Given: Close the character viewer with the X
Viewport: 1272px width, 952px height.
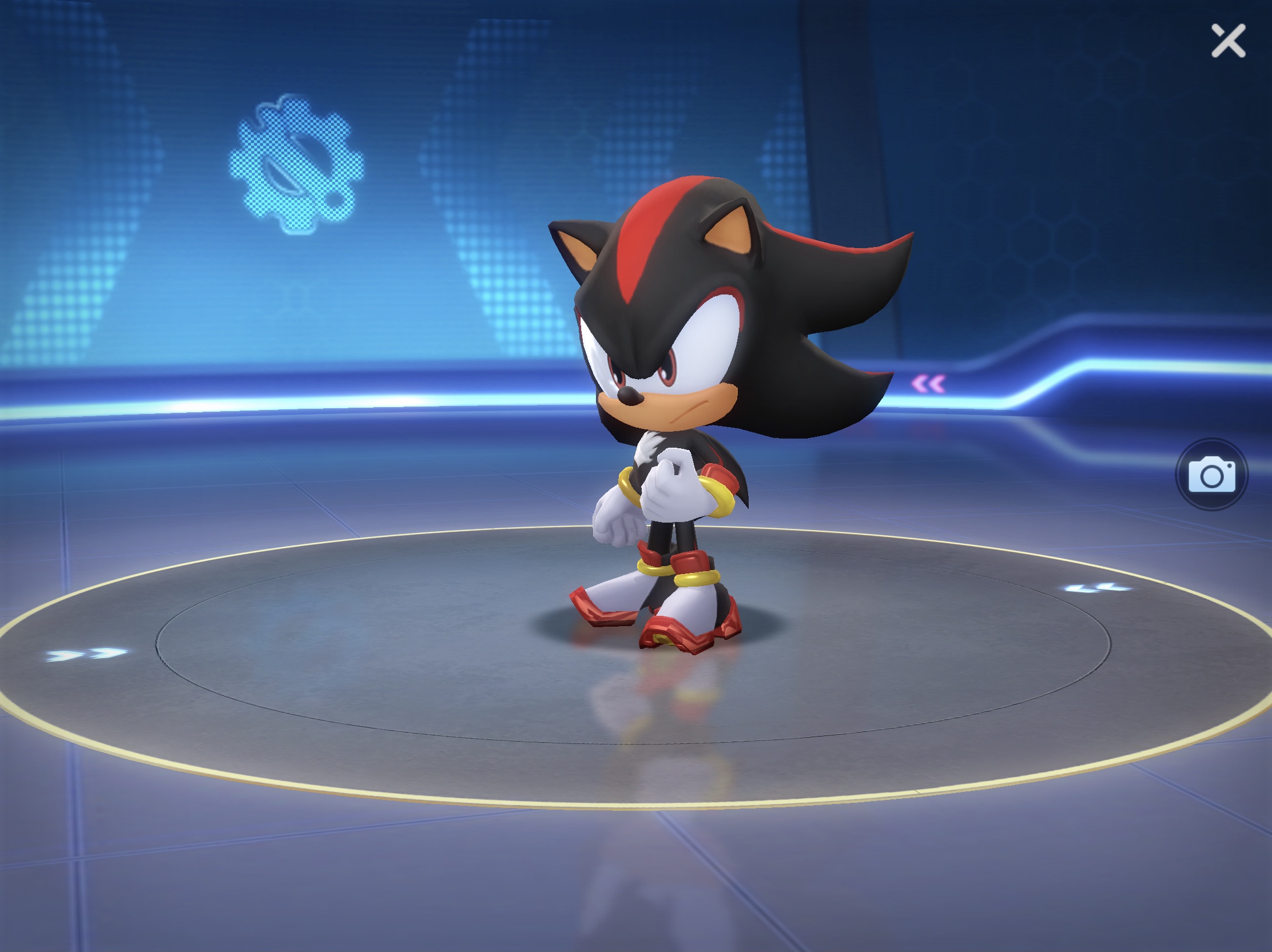Looking at the screenshot, I should point(1229,41).
